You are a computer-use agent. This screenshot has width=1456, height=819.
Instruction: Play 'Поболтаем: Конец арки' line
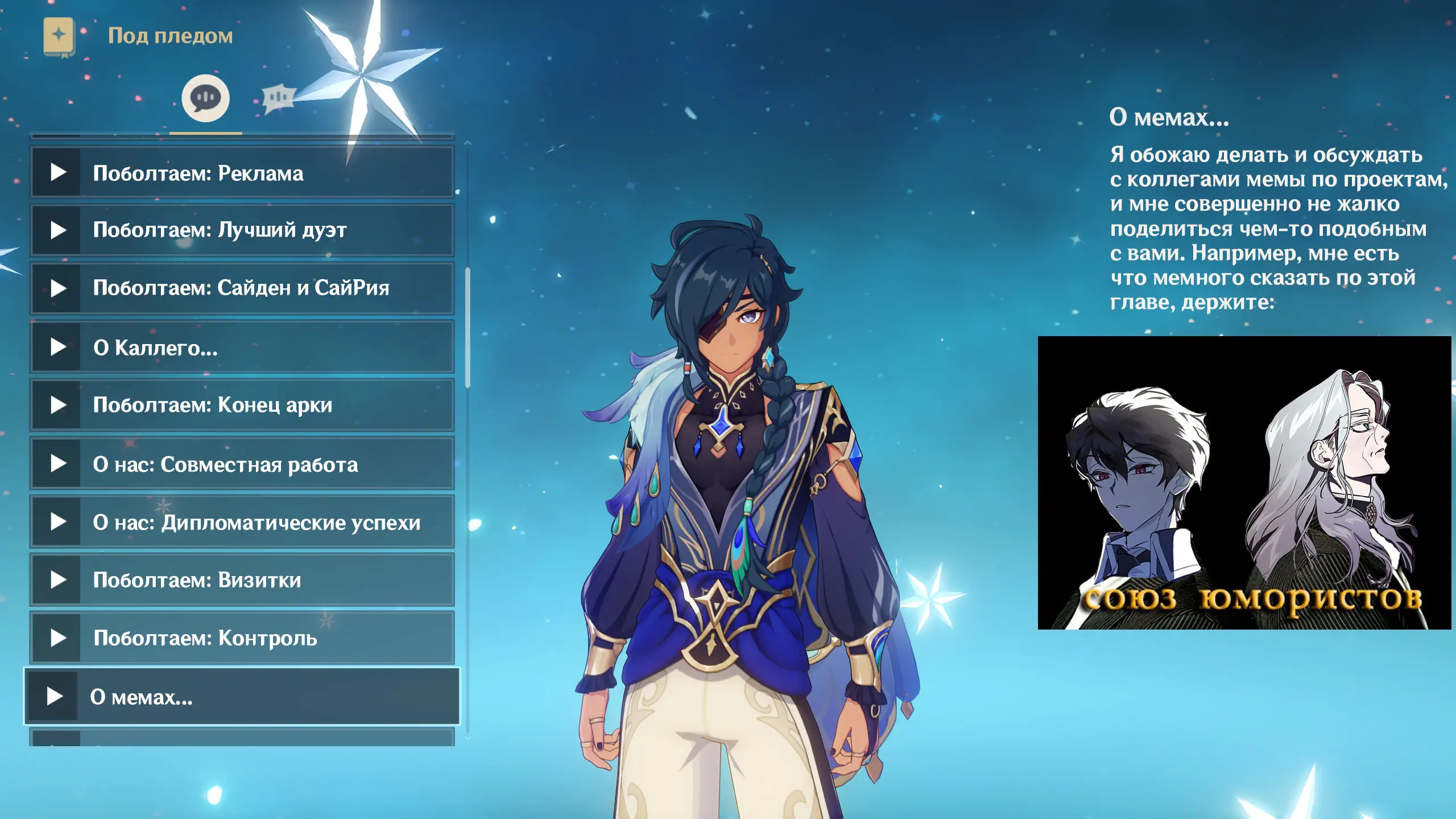pos(242,405)
